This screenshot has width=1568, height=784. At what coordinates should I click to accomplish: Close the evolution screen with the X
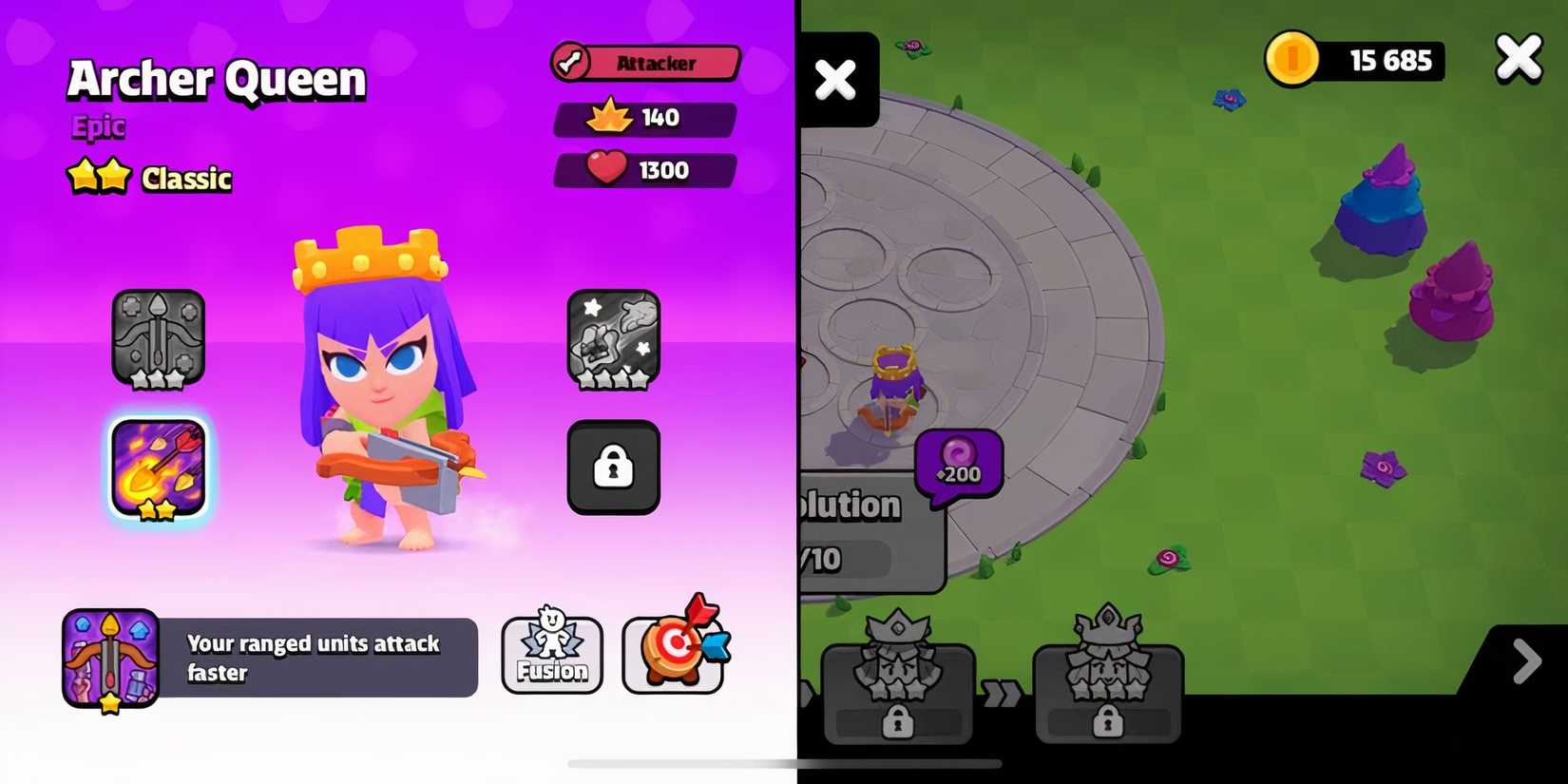click(1518, 57)
